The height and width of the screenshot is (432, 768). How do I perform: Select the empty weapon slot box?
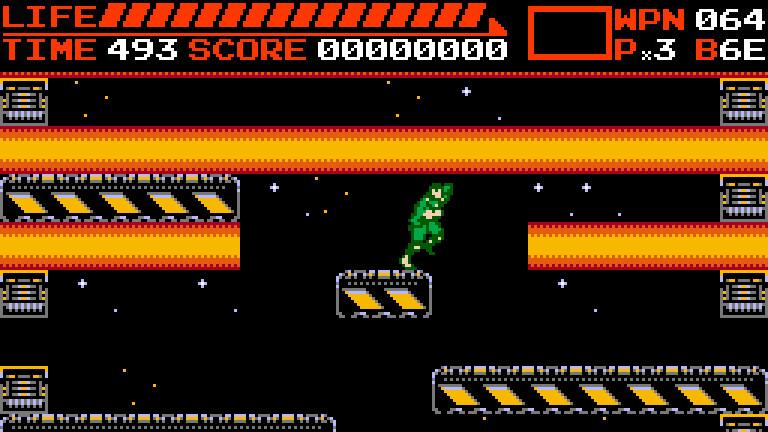point(569,33)
